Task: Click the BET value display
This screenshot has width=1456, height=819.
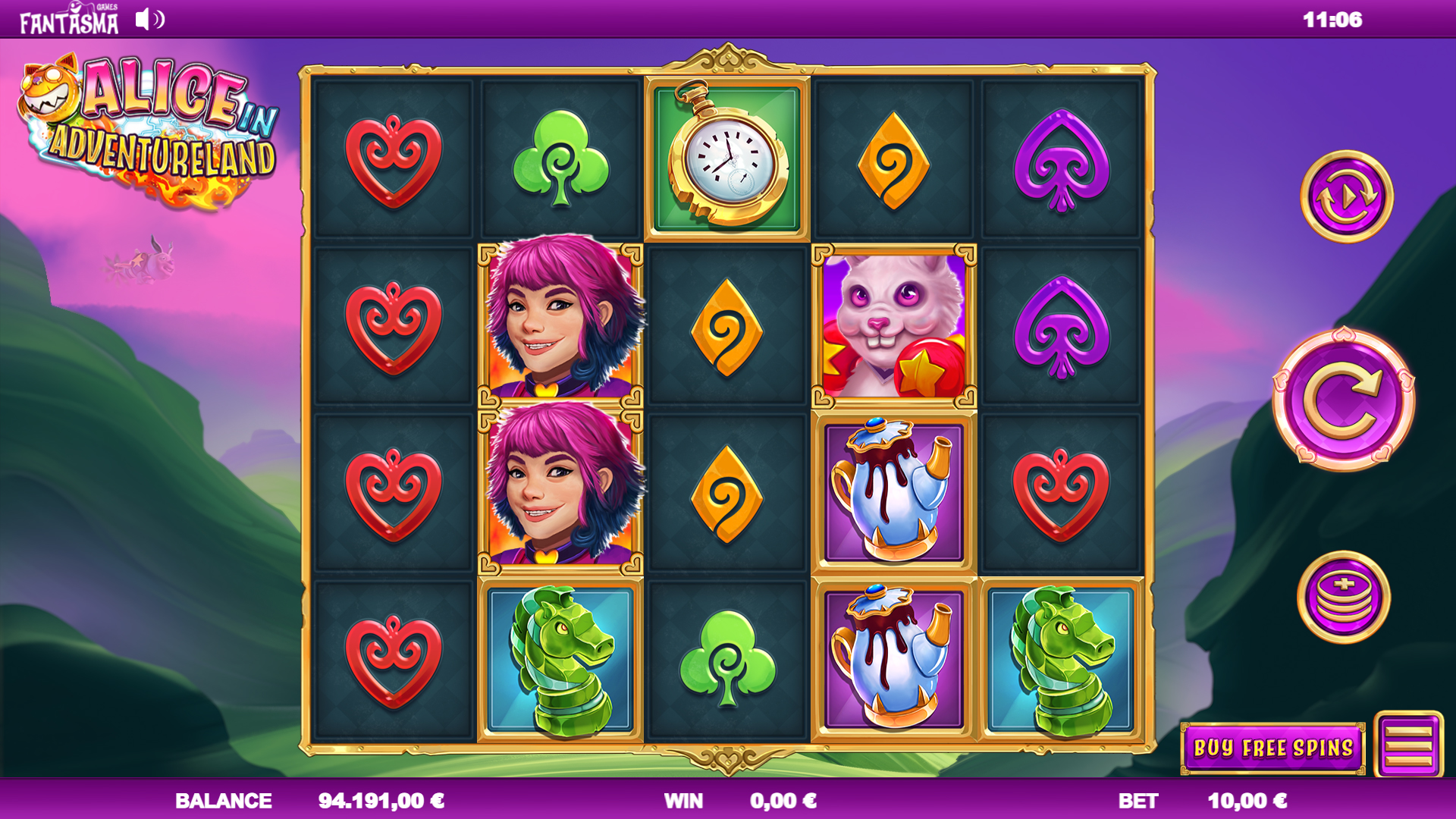Action: pos(1247,800)
